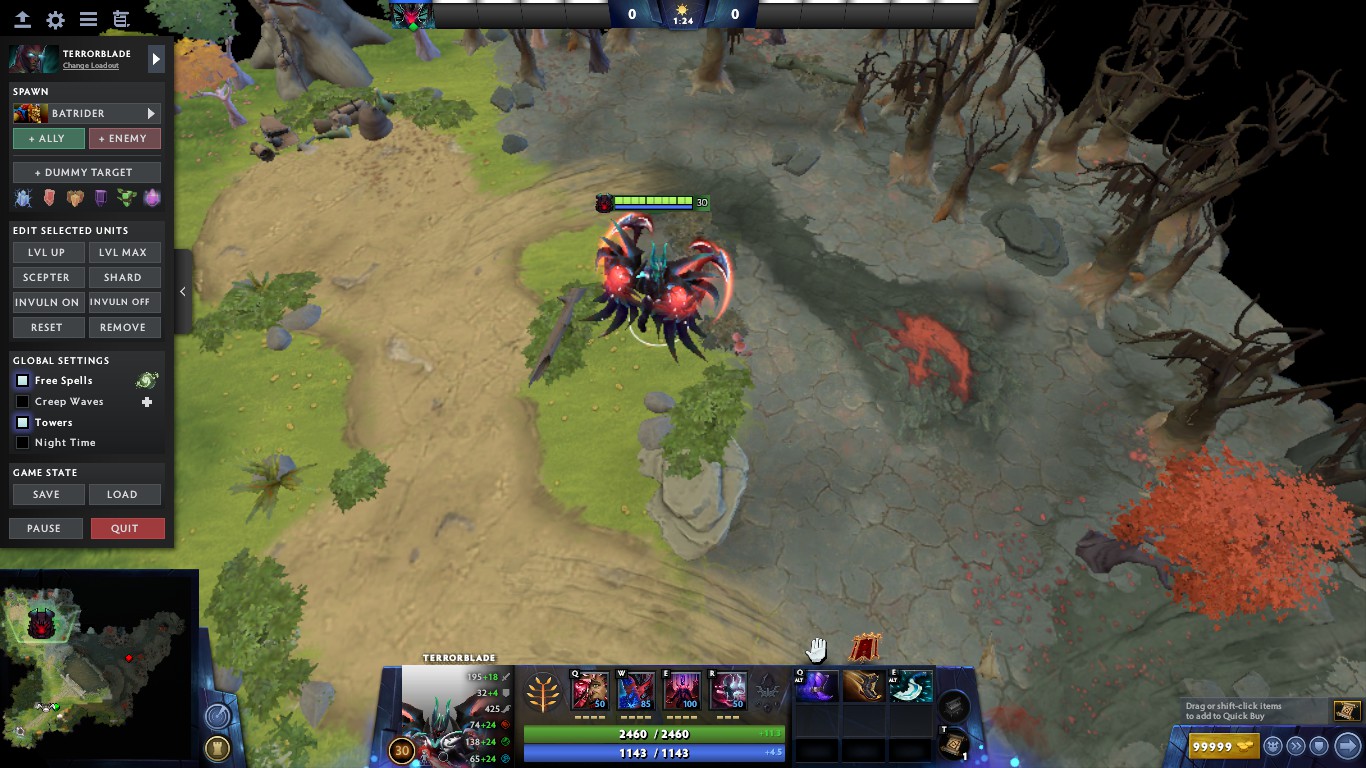Open the Terrorblade hero selector arrow
This screenshot has height=768, width=1366.
click(156, 59)
